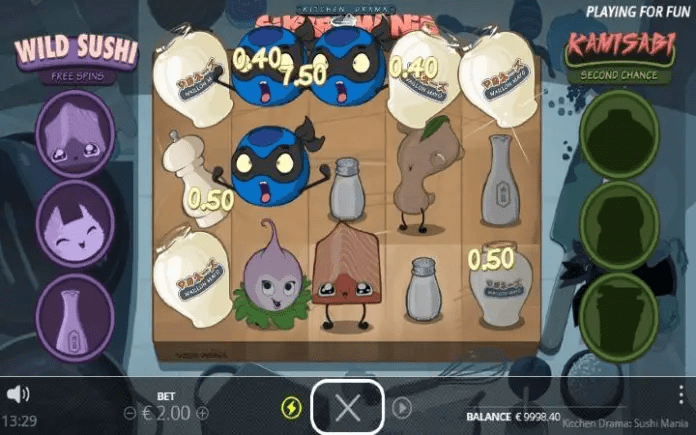This screenshot has height=435, width=696.
Task: Toggle the lightning bolt quick spin
Action: tap(291, 408)
